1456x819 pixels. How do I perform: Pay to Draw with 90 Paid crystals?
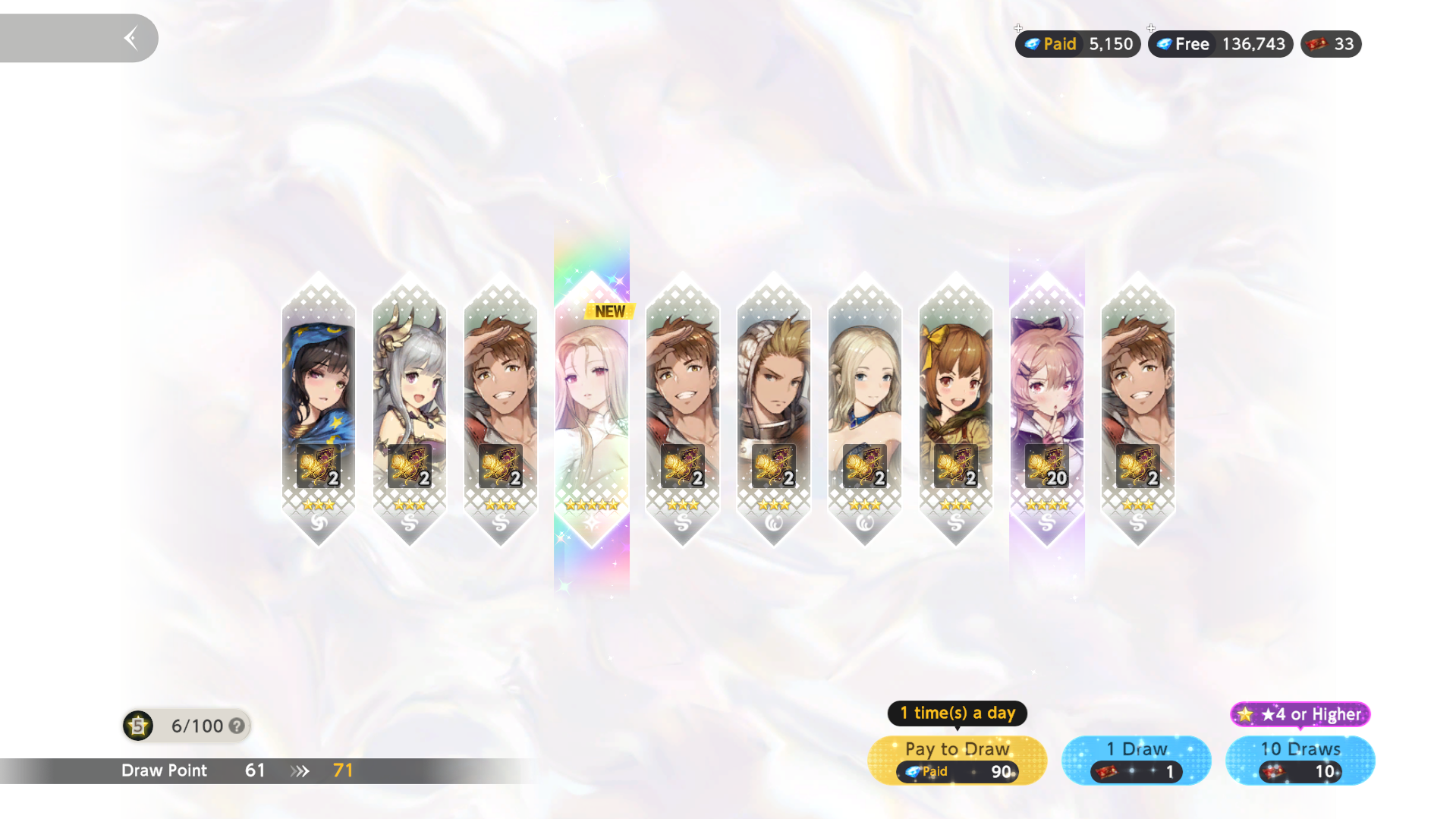pyautogui.click(x=957, y=760)
